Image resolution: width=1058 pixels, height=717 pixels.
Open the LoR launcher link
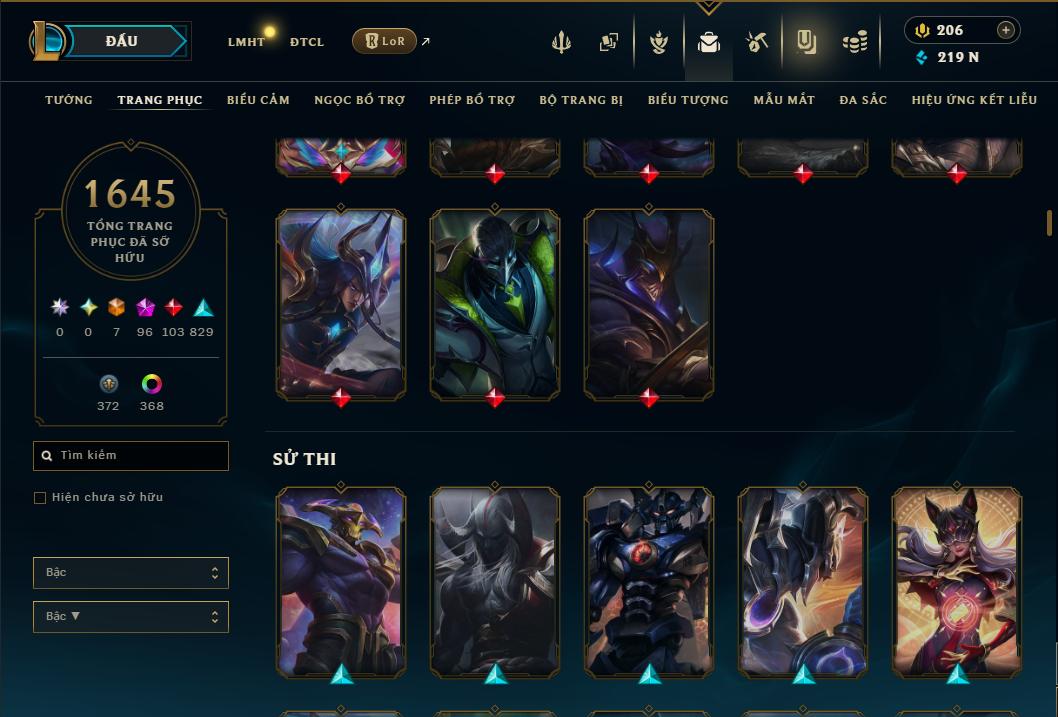[385, 41]
